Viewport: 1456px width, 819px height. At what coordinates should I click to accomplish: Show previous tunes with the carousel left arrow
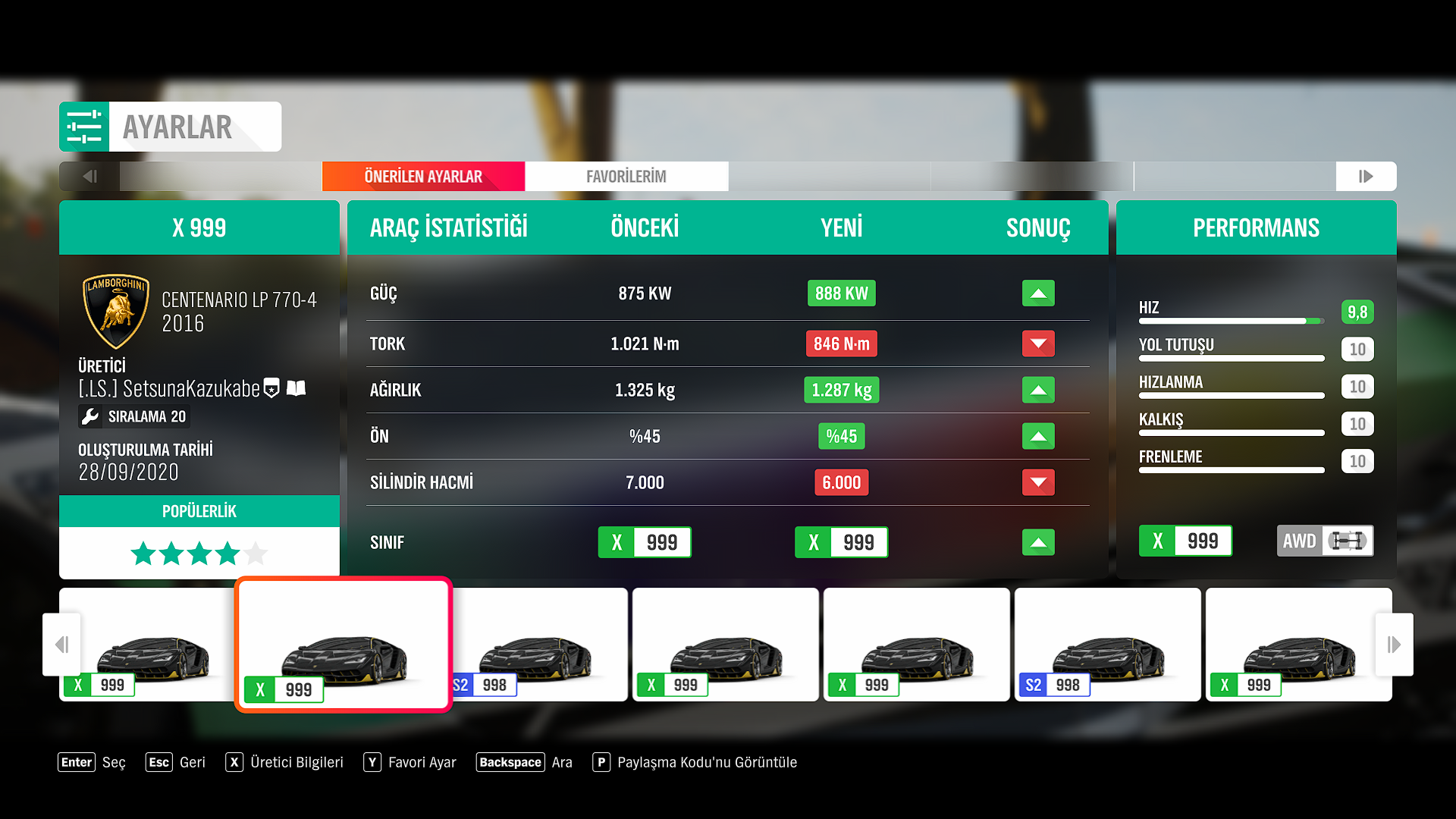point(62,645)
